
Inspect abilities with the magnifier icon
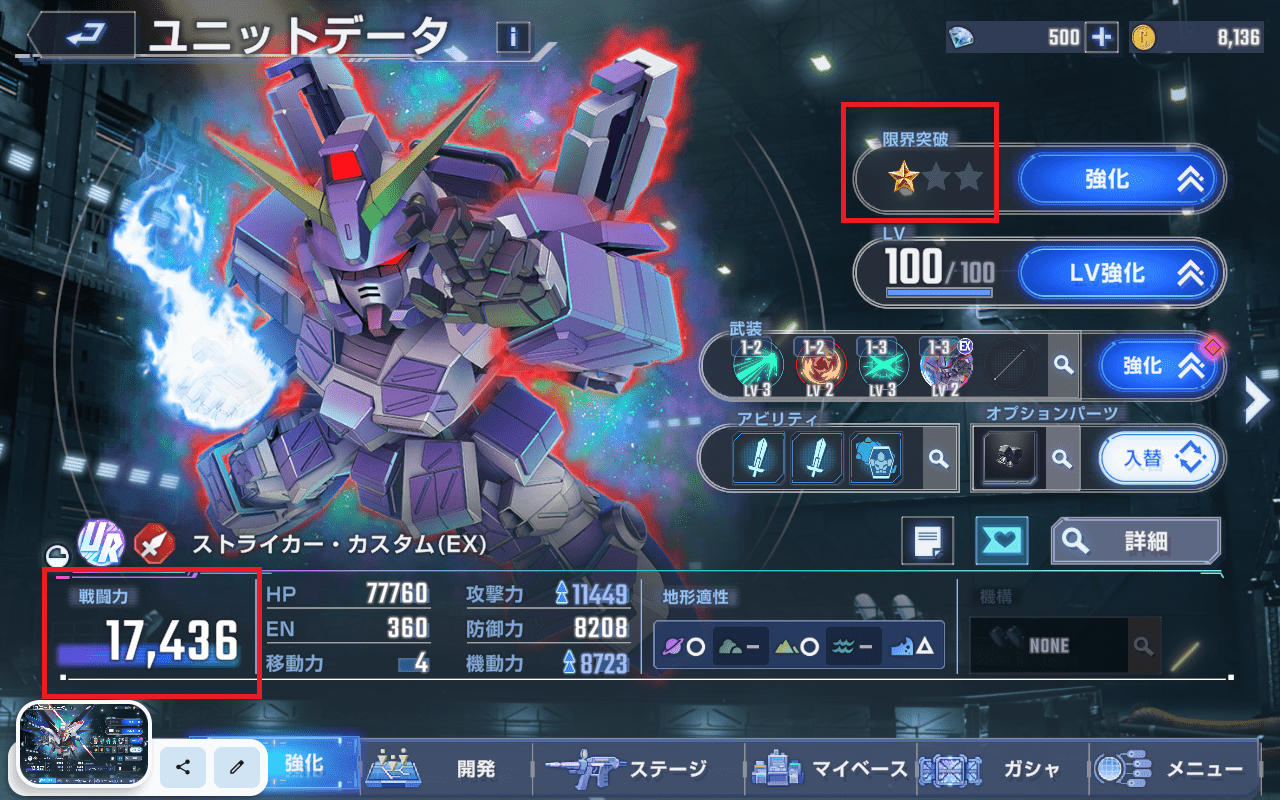click(938, 458)
